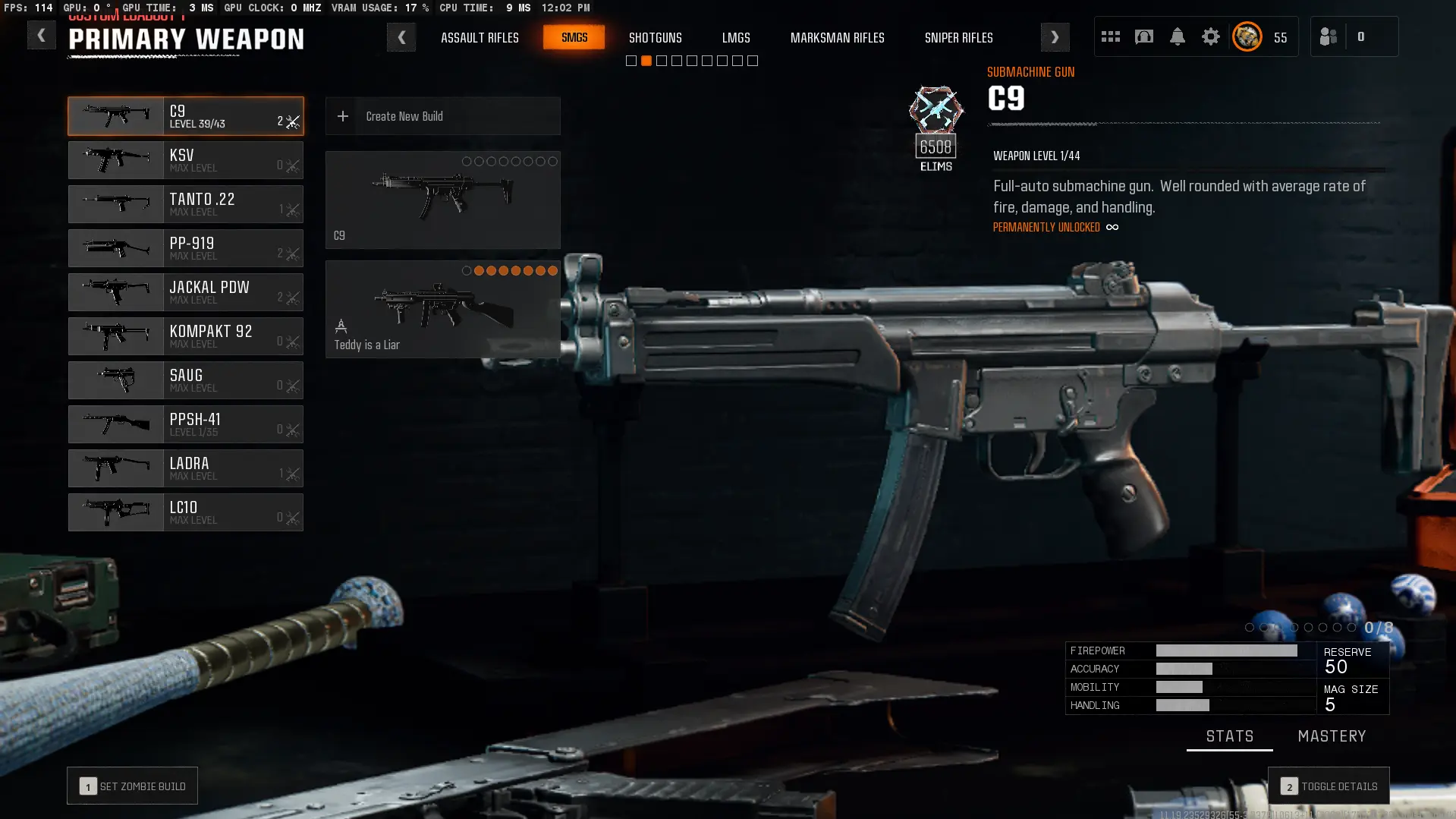Switch to the Assault Rifles category

(x=480, y=37)
